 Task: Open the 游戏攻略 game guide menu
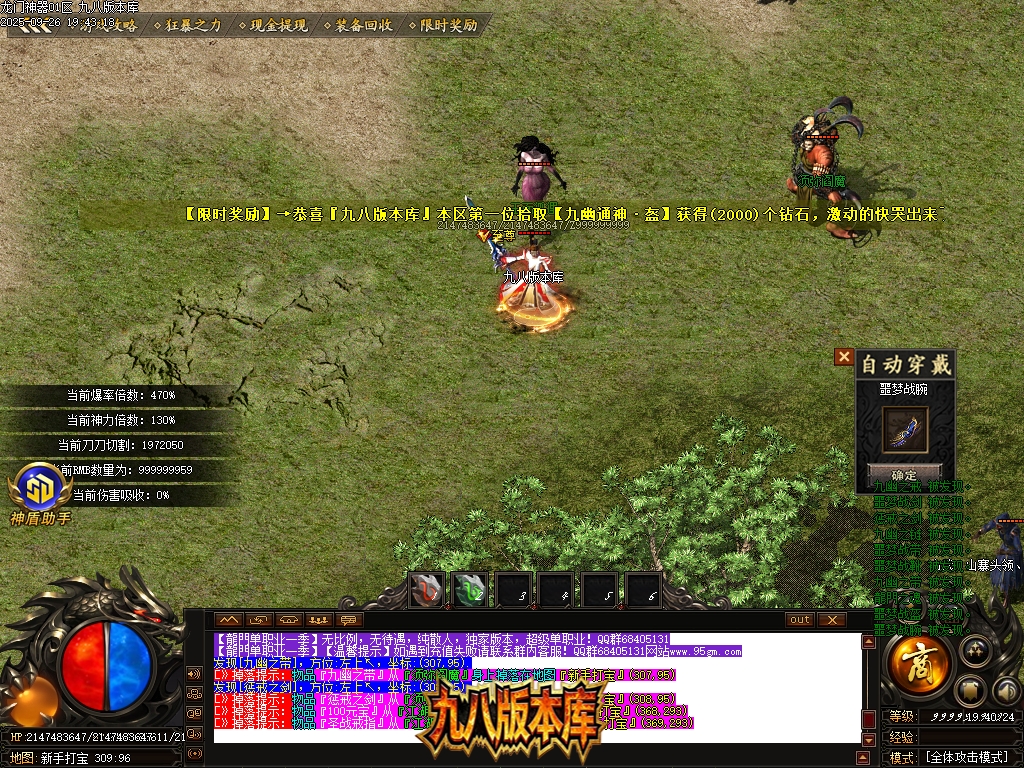tap(110, 26)
